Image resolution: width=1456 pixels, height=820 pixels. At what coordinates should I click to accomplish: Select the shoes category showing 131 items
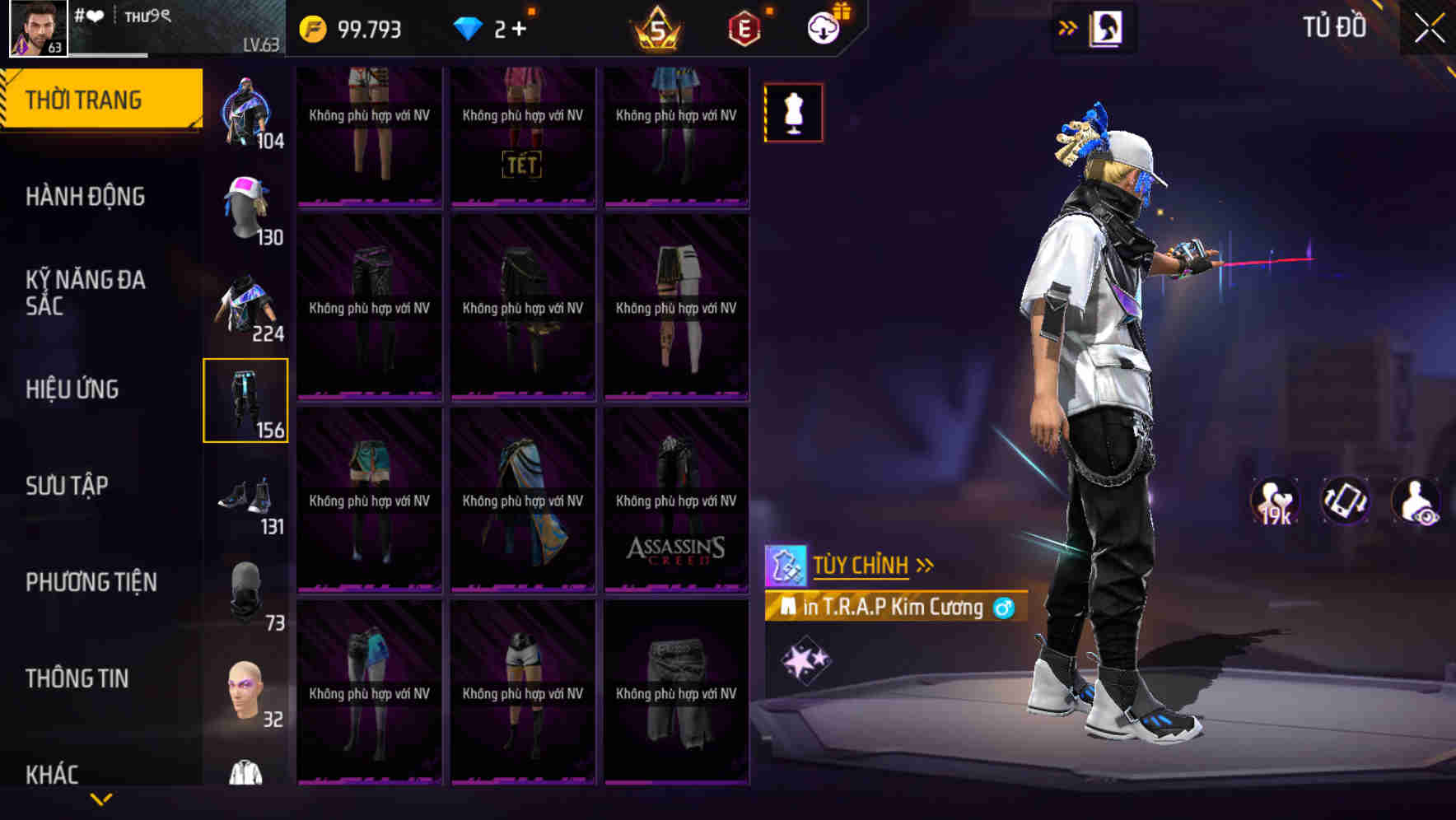click(x=246, y=494)
